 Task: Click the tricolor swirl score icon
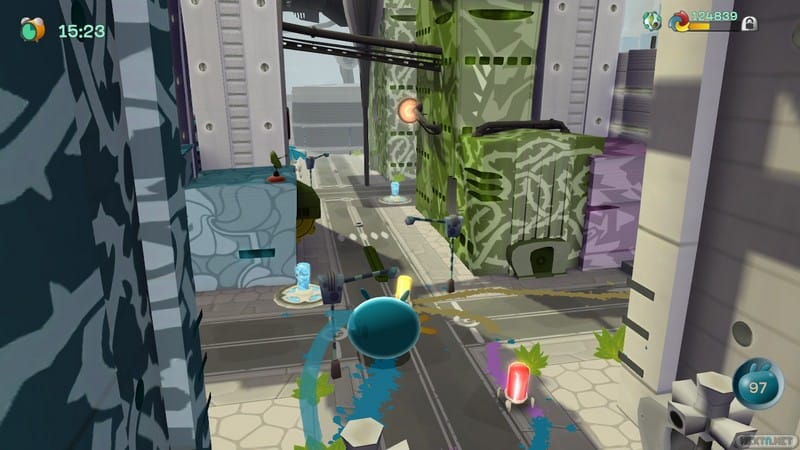(x=682, y=19)
